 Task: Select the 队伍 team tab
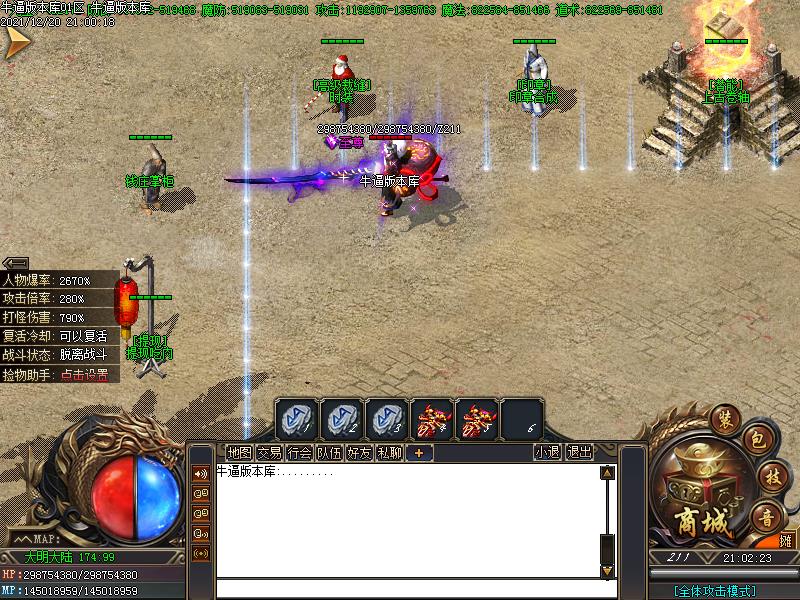(329, 452)
